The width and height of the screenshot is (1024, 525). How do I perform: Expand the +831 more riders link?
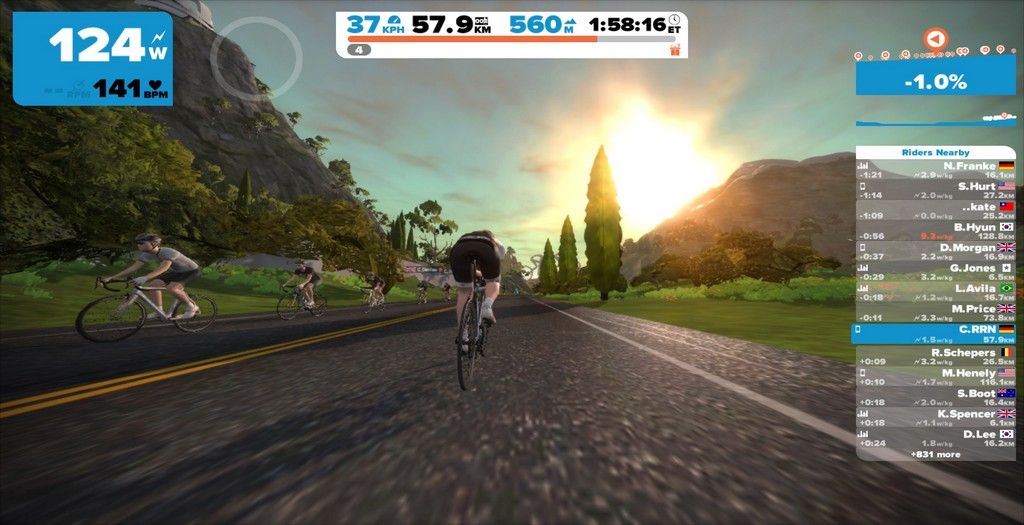tap(935, 454)
